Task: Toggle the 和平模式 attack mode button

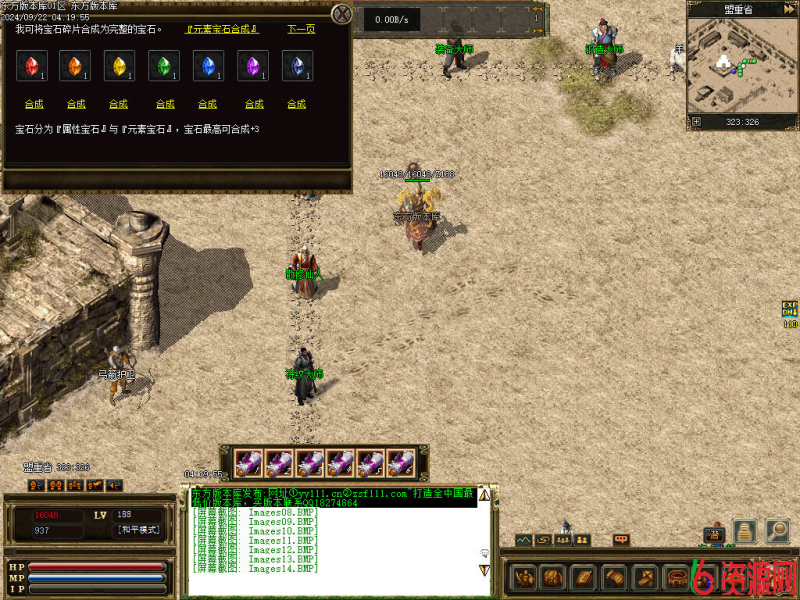Action: click(138, 530)
